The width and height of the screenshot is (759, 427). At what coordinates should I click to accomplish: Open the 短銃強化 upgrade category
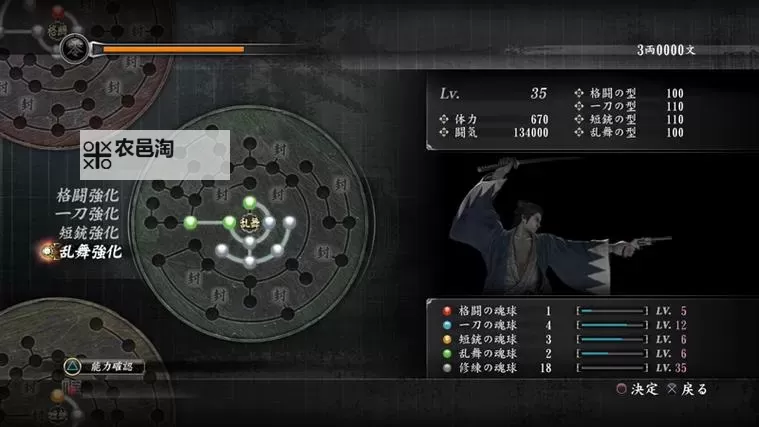(x=88, y=232)
